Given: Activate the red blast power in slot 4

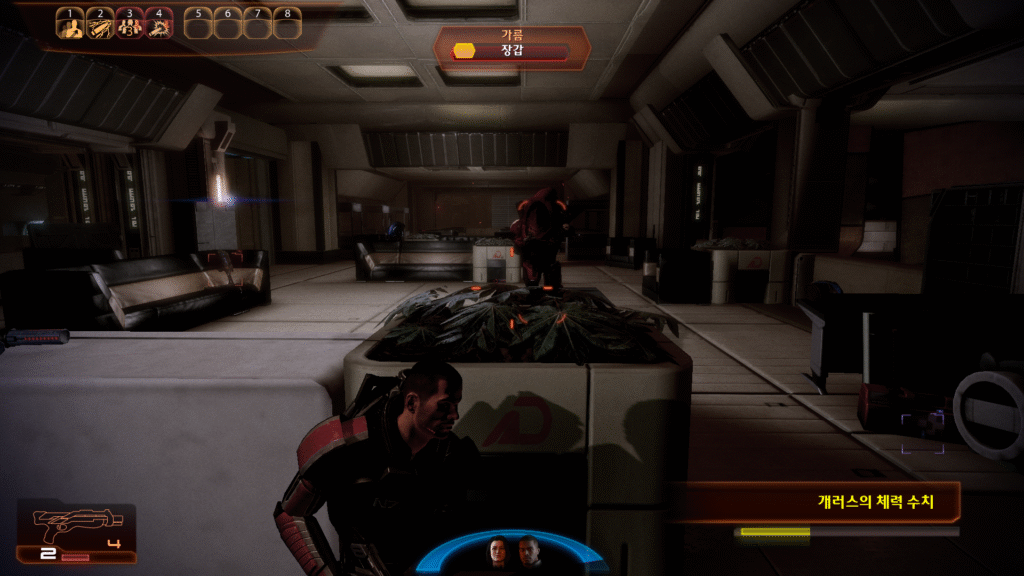Looking at the screenshot, I should tap(158, 26).
